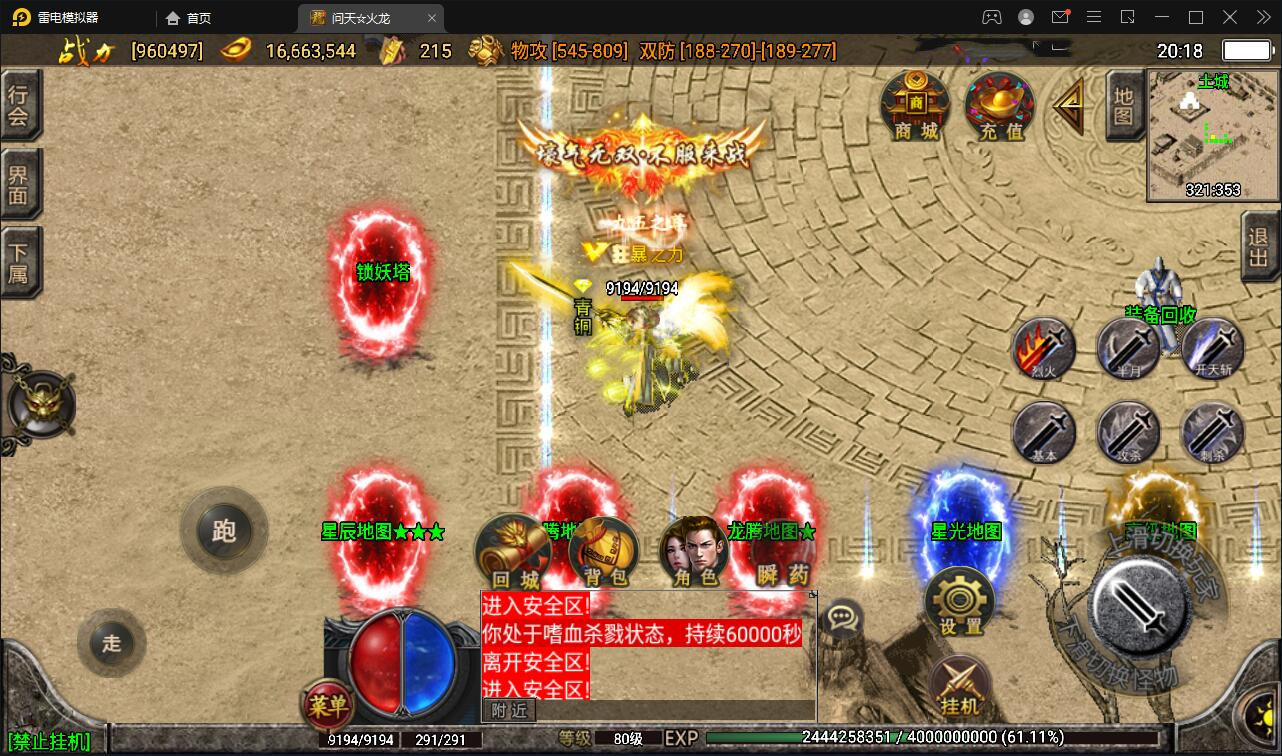Select the 攻杀 sword skill icon
The height and width of the screenshot is (756, 1282).
coord(1128,435)
